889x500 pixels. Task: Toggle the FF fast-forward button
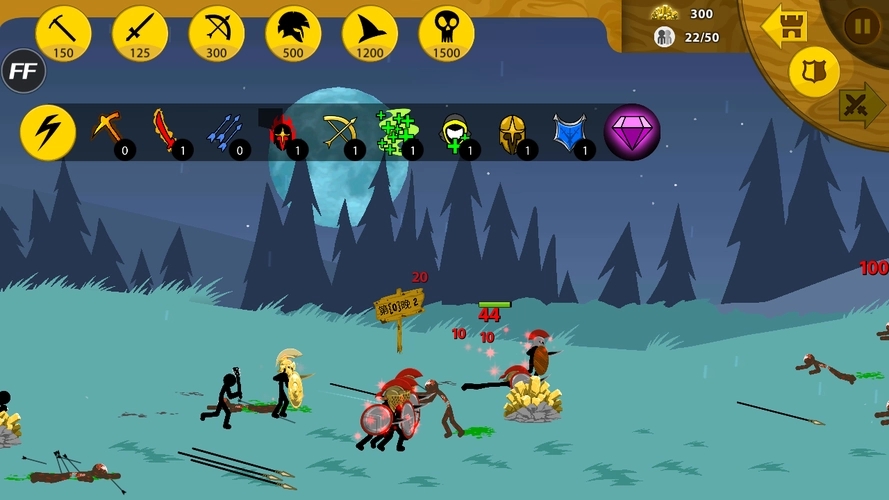coord(22,71)
